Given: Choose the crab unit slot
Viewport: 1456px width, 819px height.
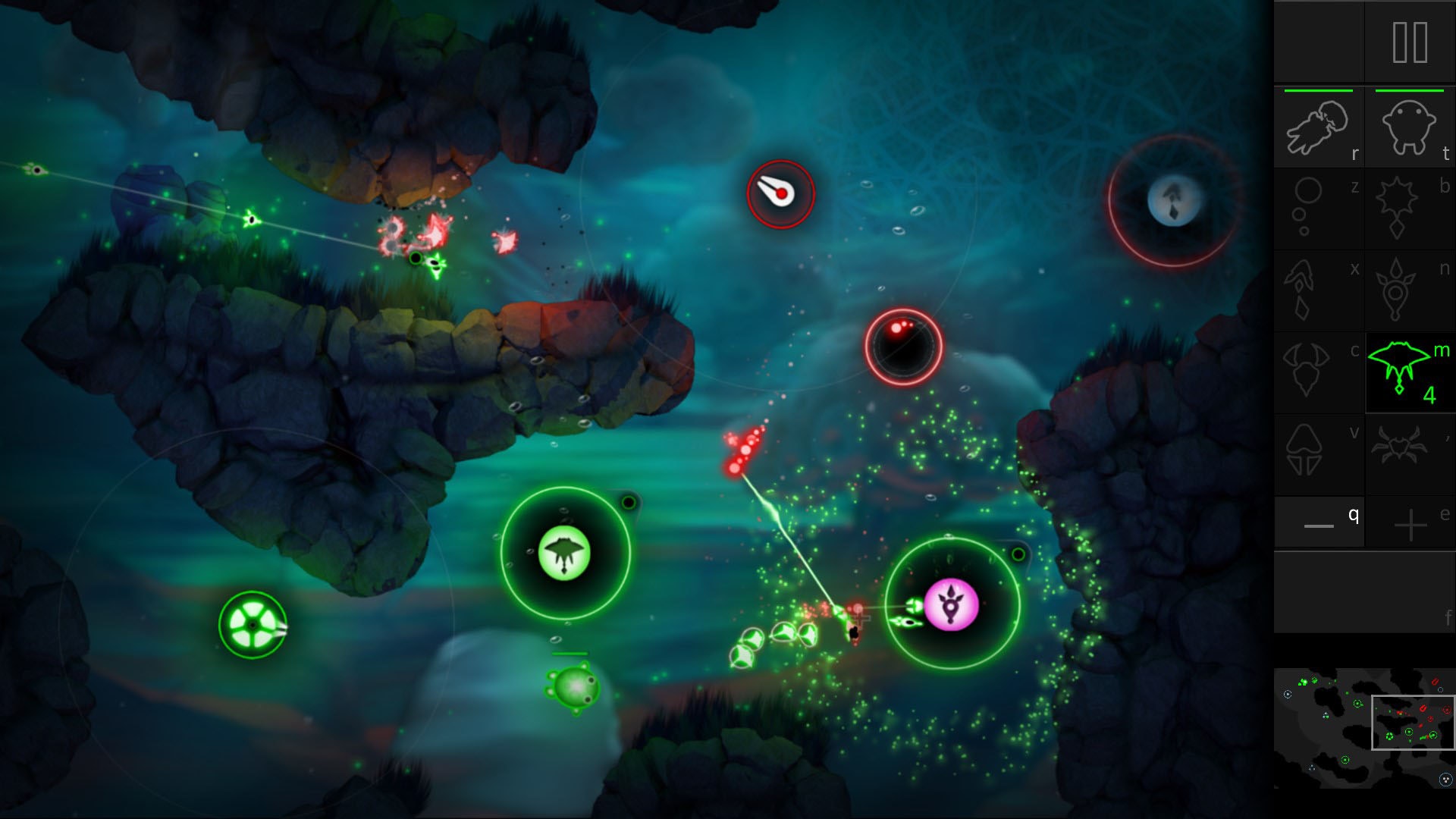Looking at the screenshot, I should (x=1409, y=453).
